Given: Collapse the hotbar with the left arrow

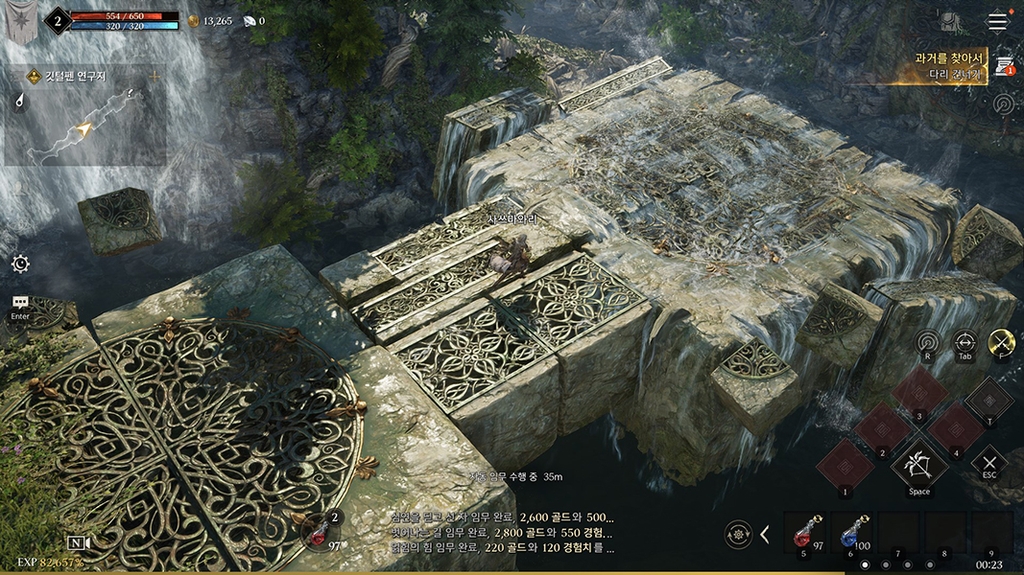Looking at the screenshot, I should (765, 534).
